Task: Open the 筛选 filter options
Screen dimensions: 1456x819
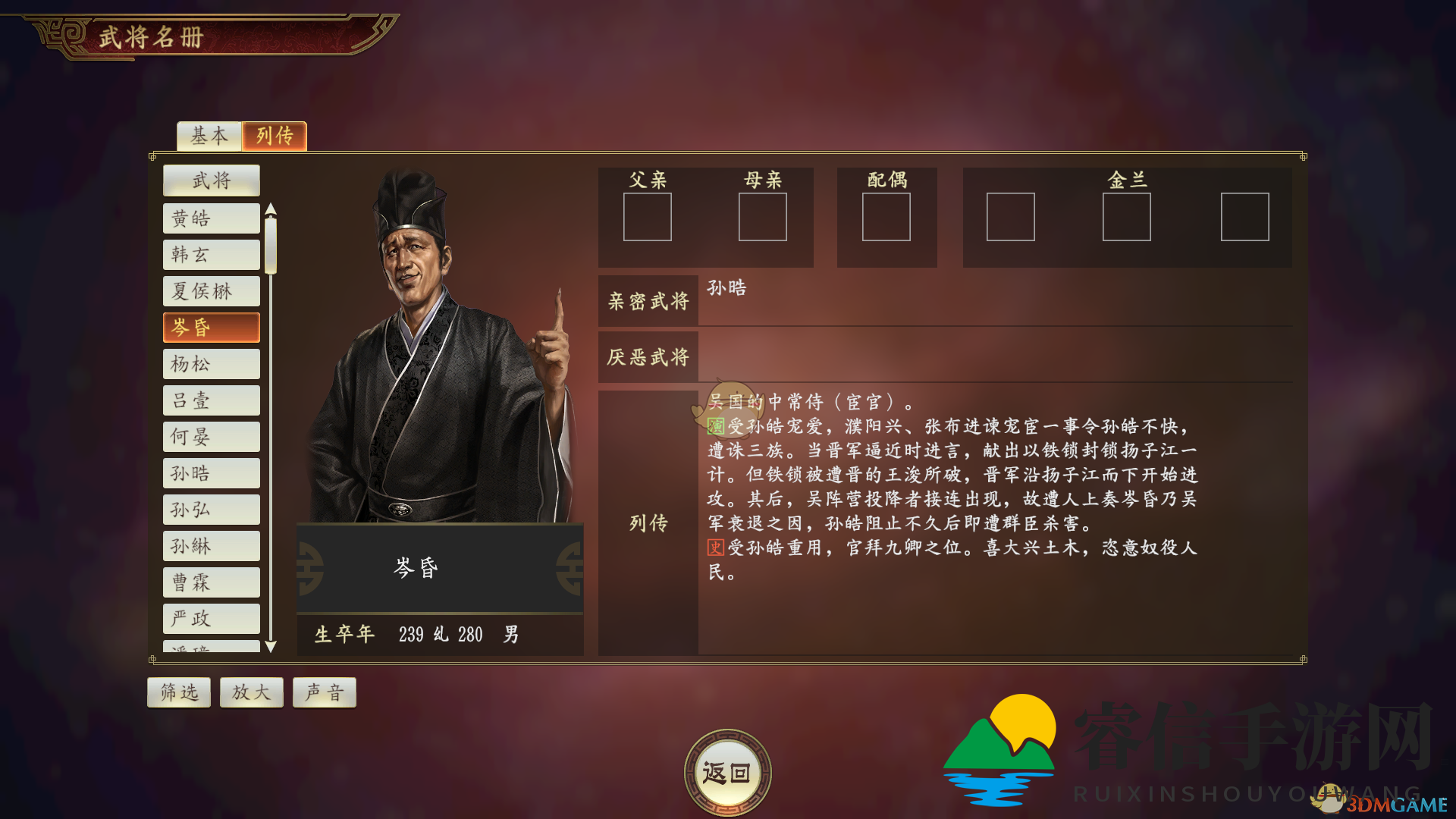Action: pyautogui.click(x=178, y=692)
